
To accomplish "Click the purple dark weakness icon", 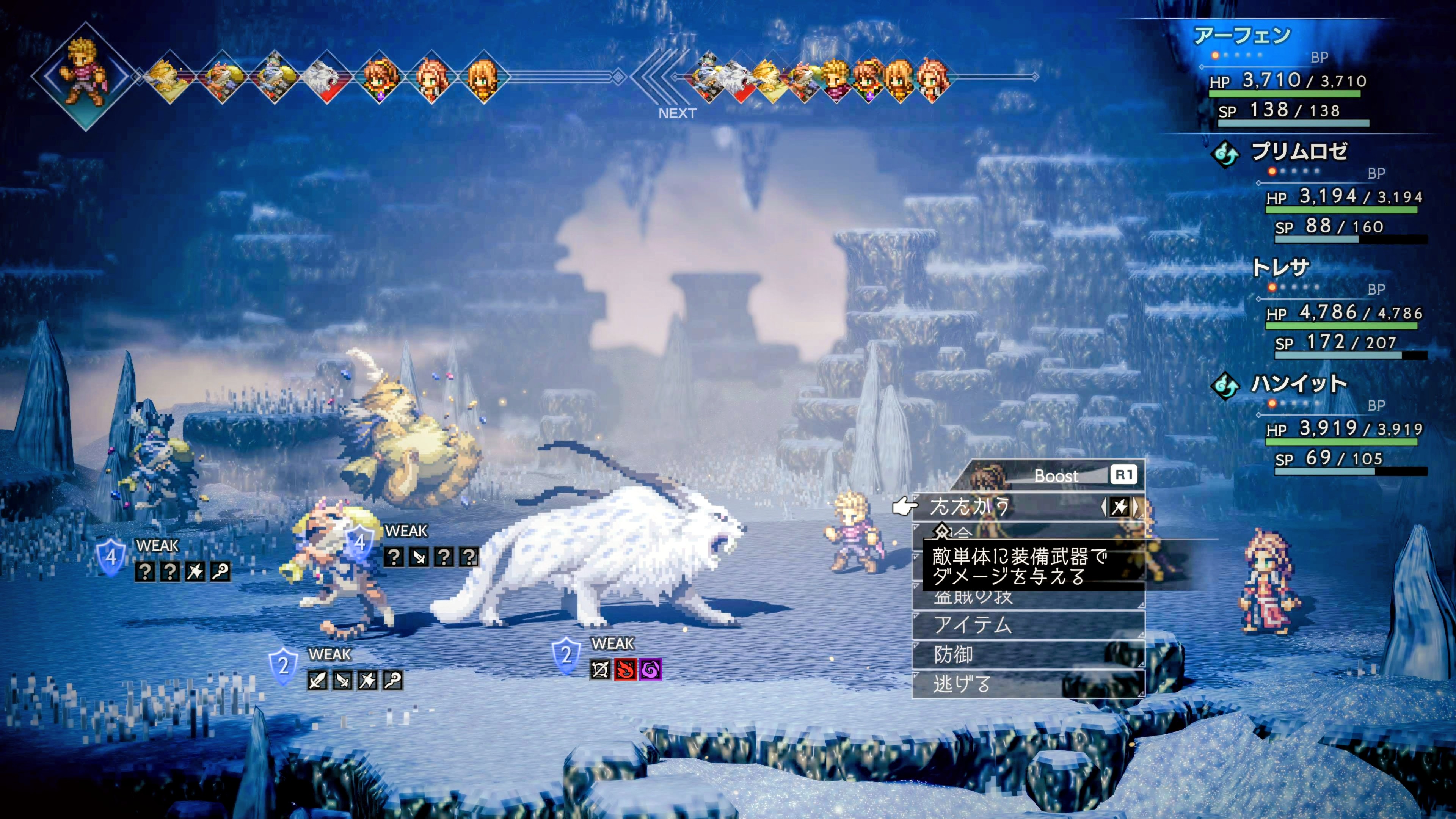I will 650,670.
